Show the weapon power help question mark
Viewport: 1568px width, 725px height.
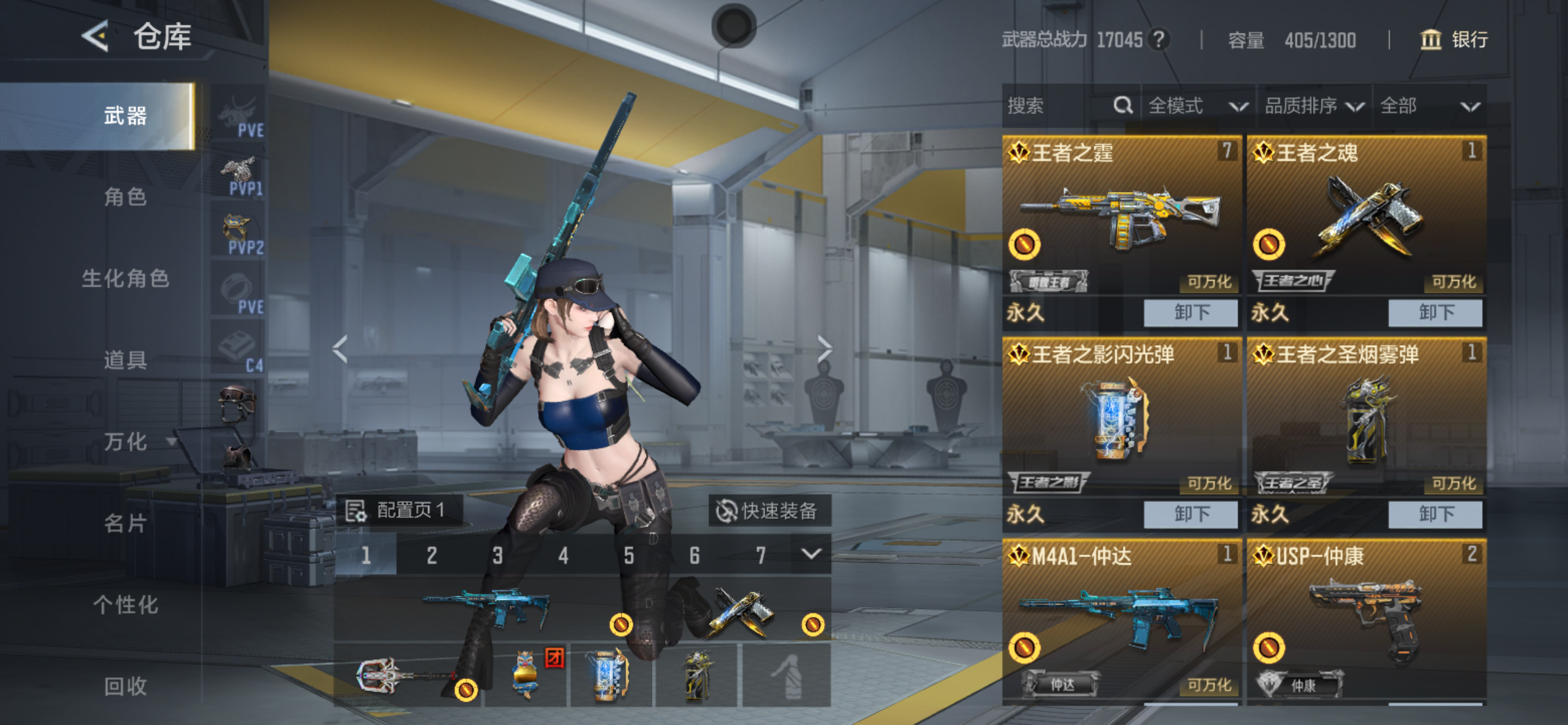click(x=1158, y=40)
